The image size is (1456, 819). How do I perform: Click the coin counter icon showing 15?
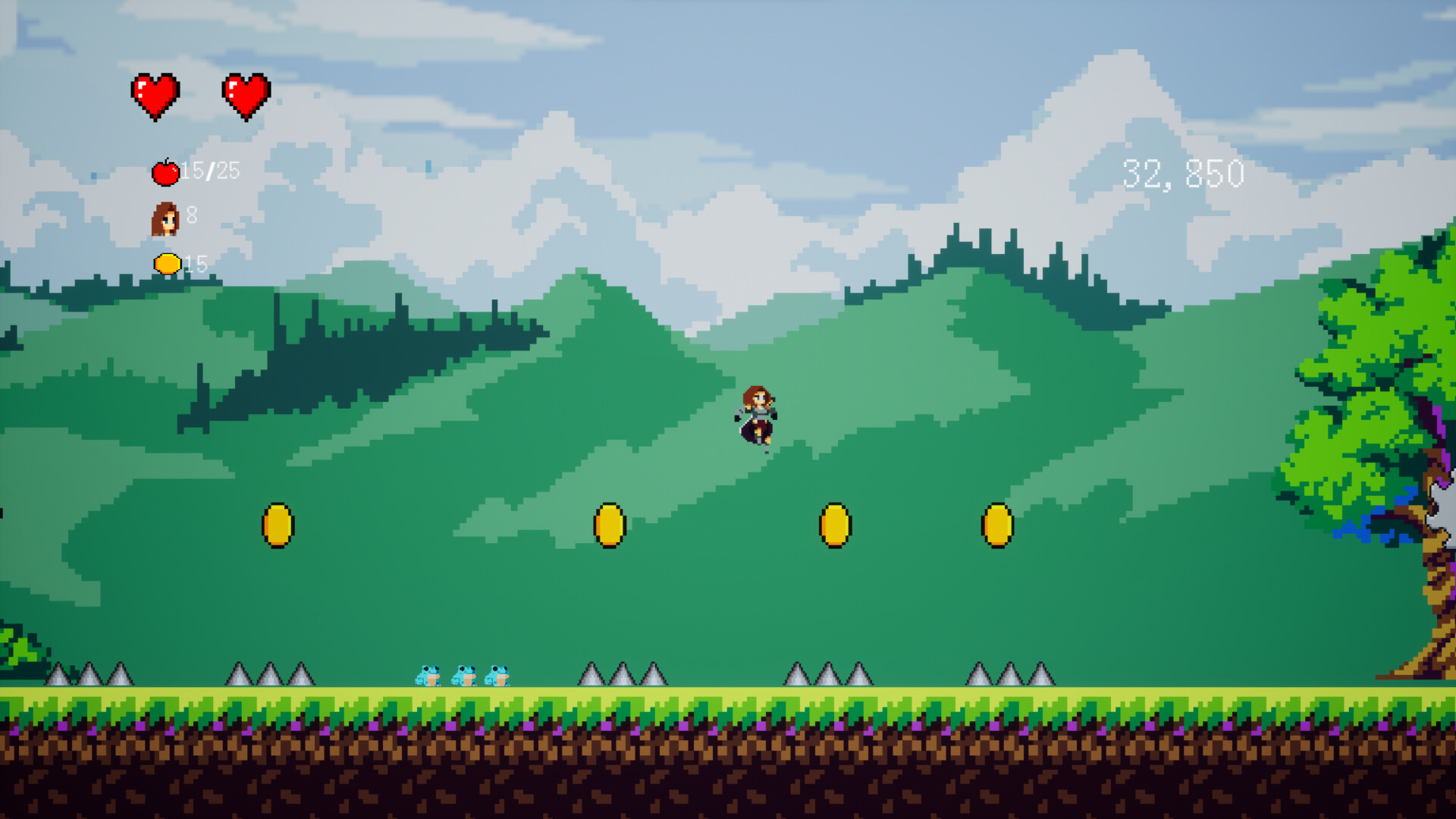[166, 264]
